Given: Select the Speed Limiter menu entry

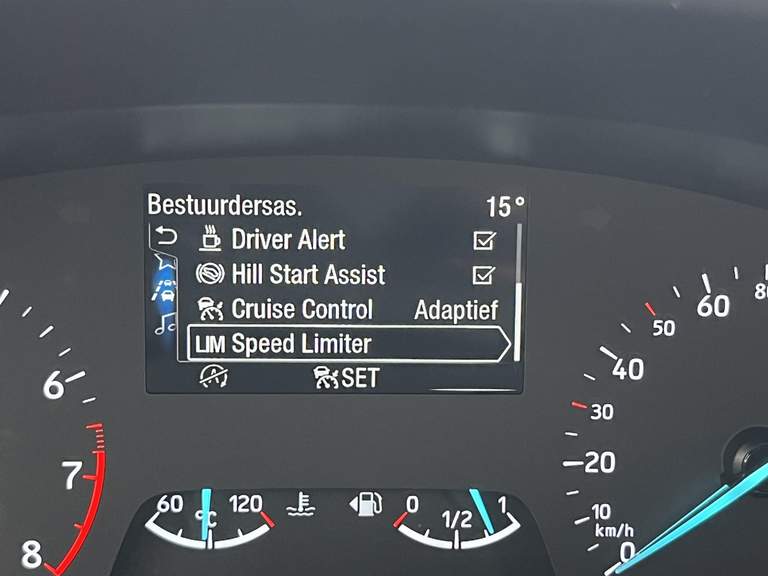Looking at the screenshot, I should [300, 344].
